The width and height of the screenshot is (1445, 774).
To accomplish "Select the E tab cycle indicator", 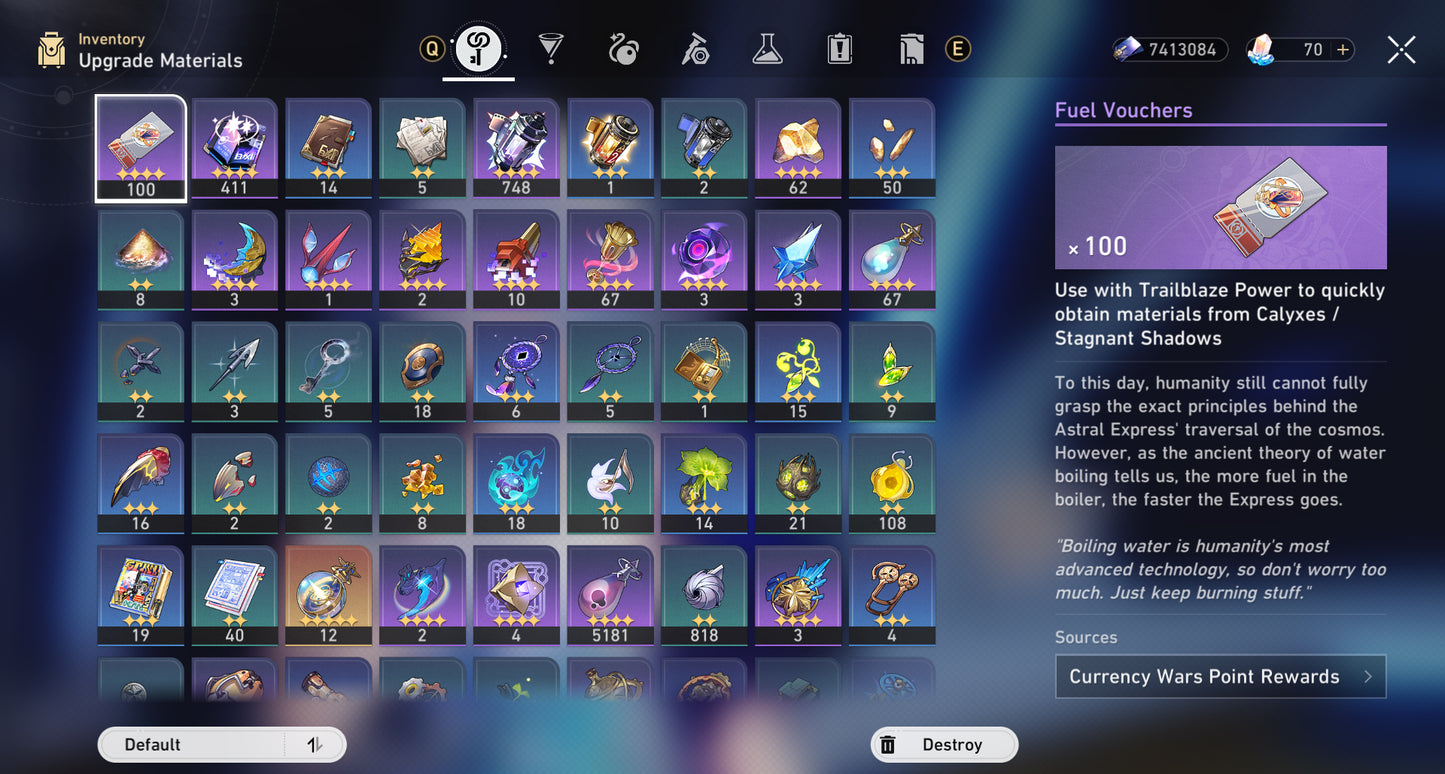I will click(957, 48).
